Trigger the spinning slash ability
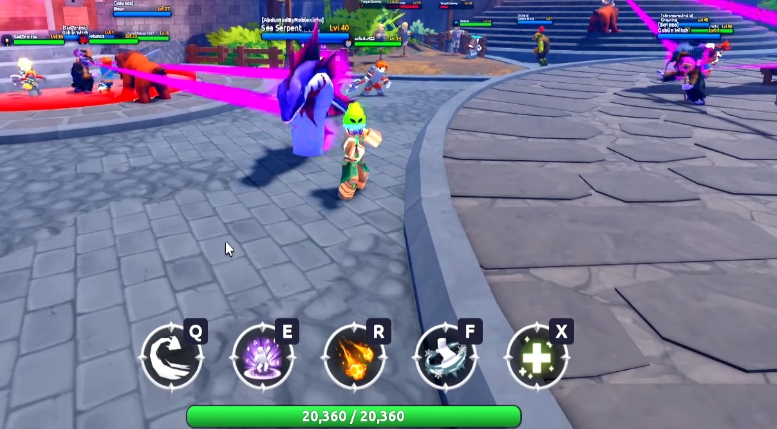The image size is (777, 429). 445,357
